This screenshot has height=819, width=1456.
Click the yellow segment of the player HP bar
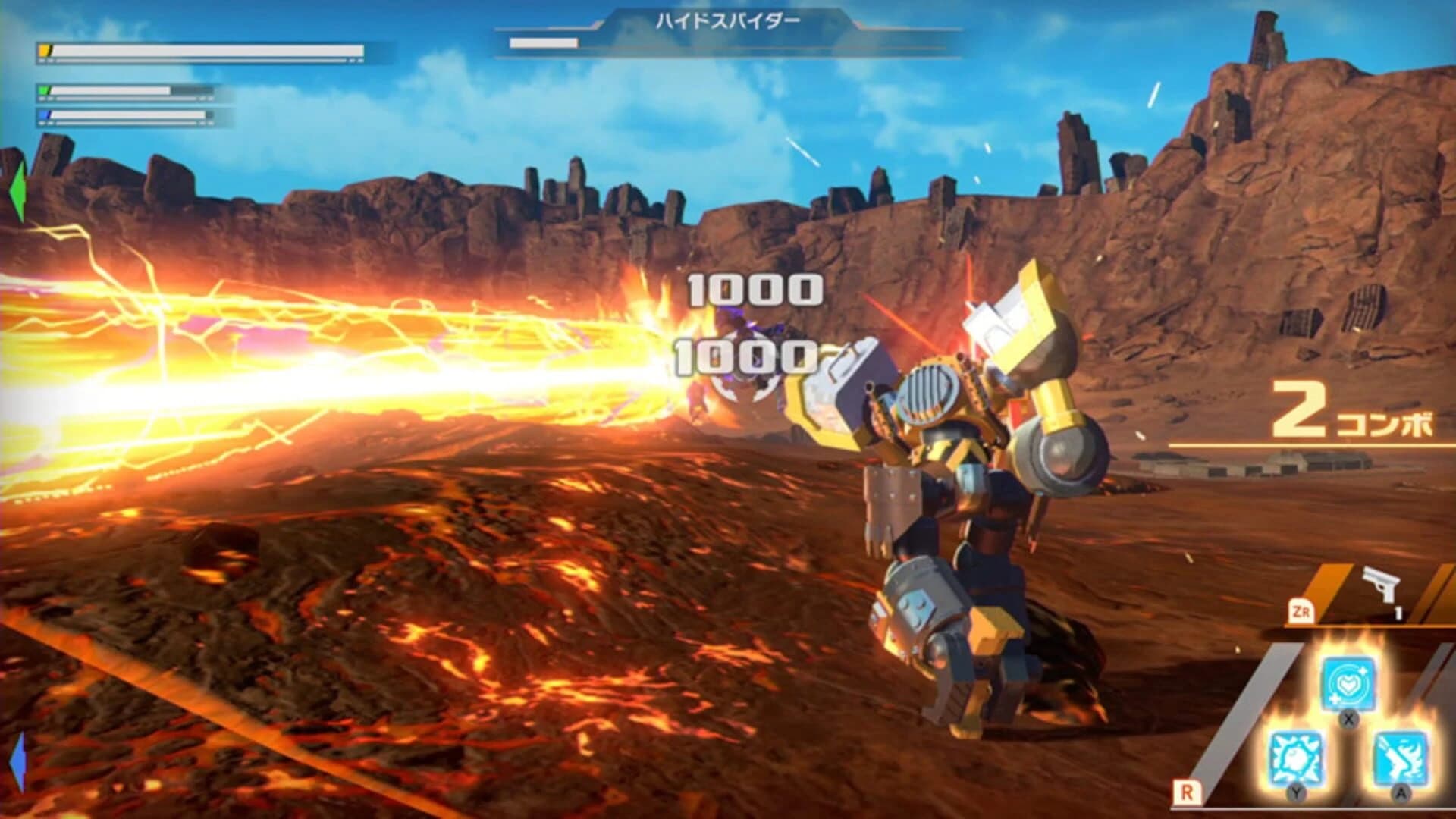[43, 49]
